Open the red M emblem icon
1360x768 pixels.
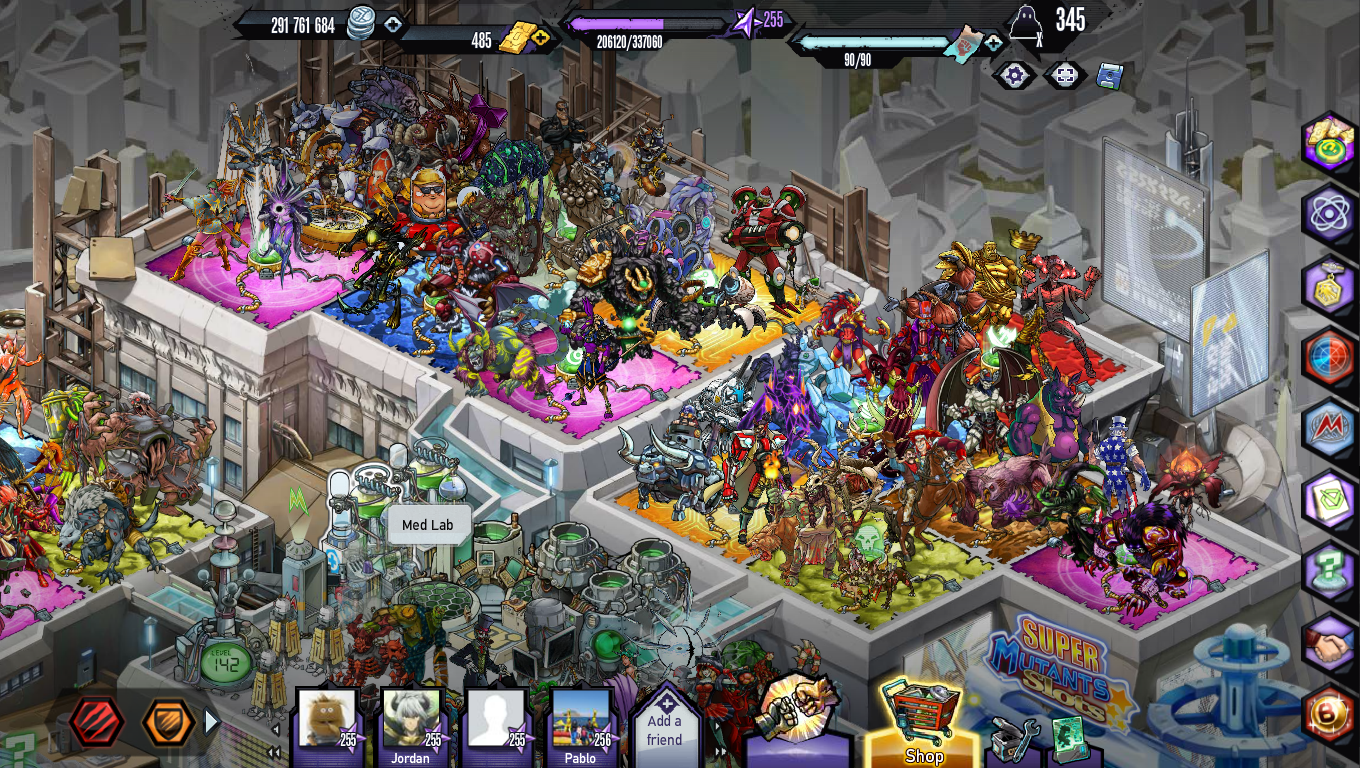pos(1329,428)
